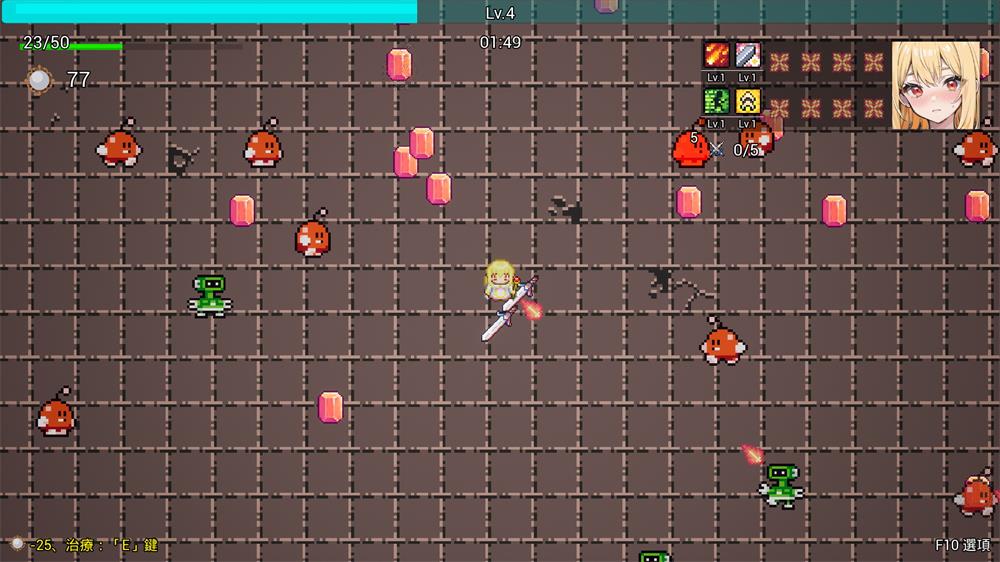Click the green armor passive icon
The height and width of the screenshot is (562, 1000).
coord(717,101)
